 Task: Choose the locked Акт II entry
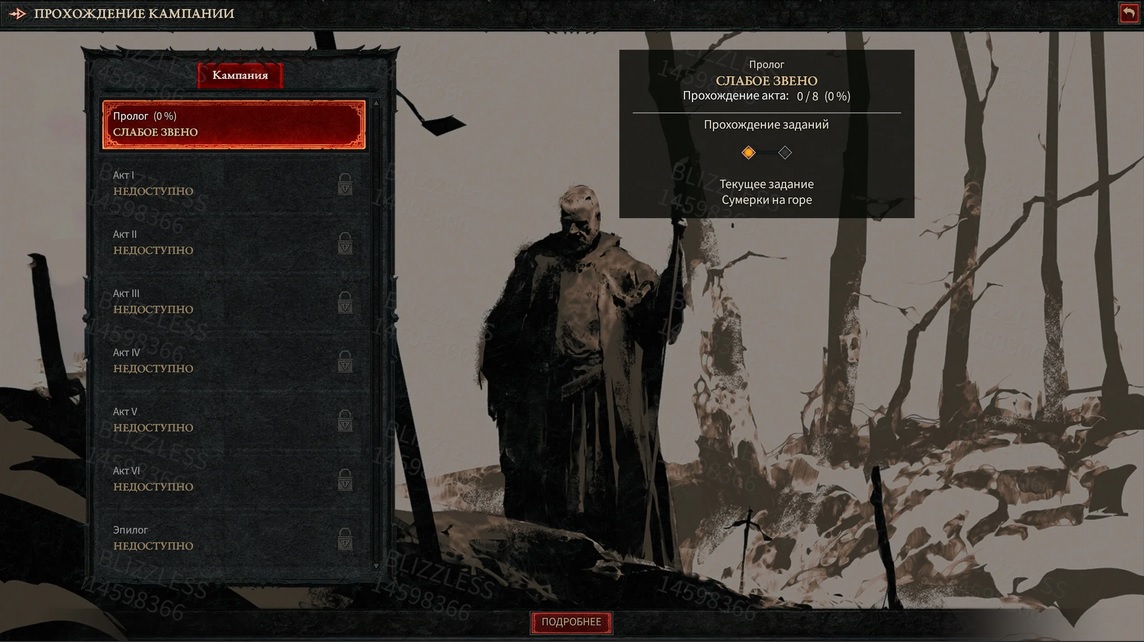[234, 243]
